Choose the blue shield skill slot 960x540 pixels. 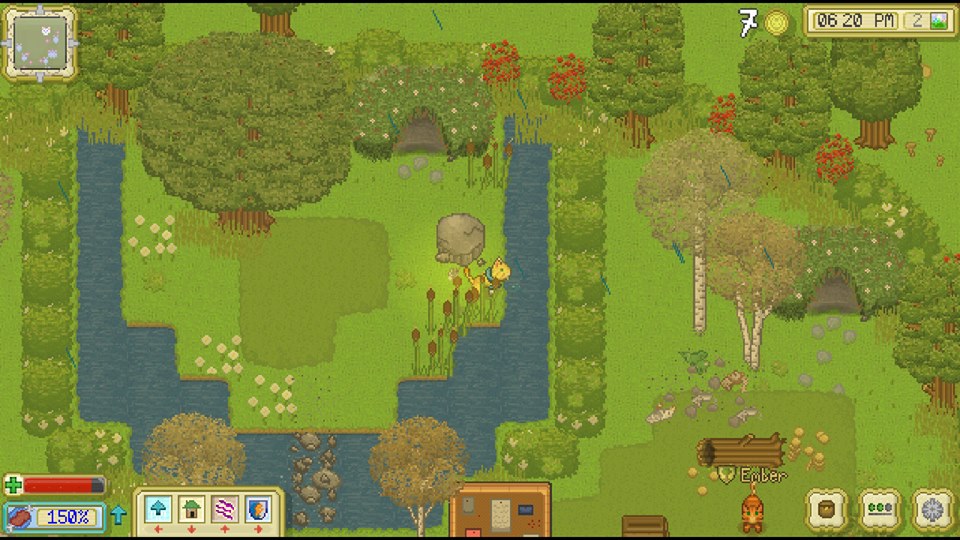click(x=257, y=509)
